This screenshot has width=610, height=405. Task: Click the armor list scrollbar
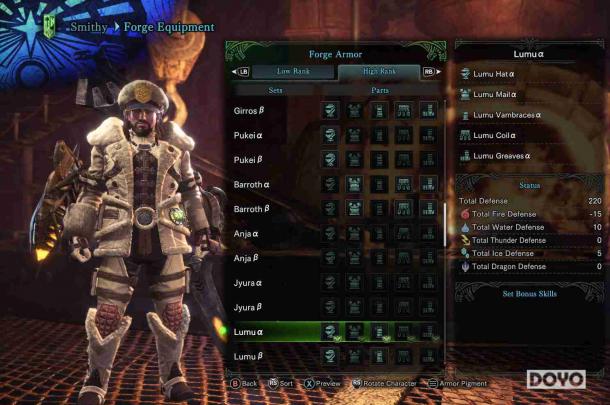[x=445, y=225]
